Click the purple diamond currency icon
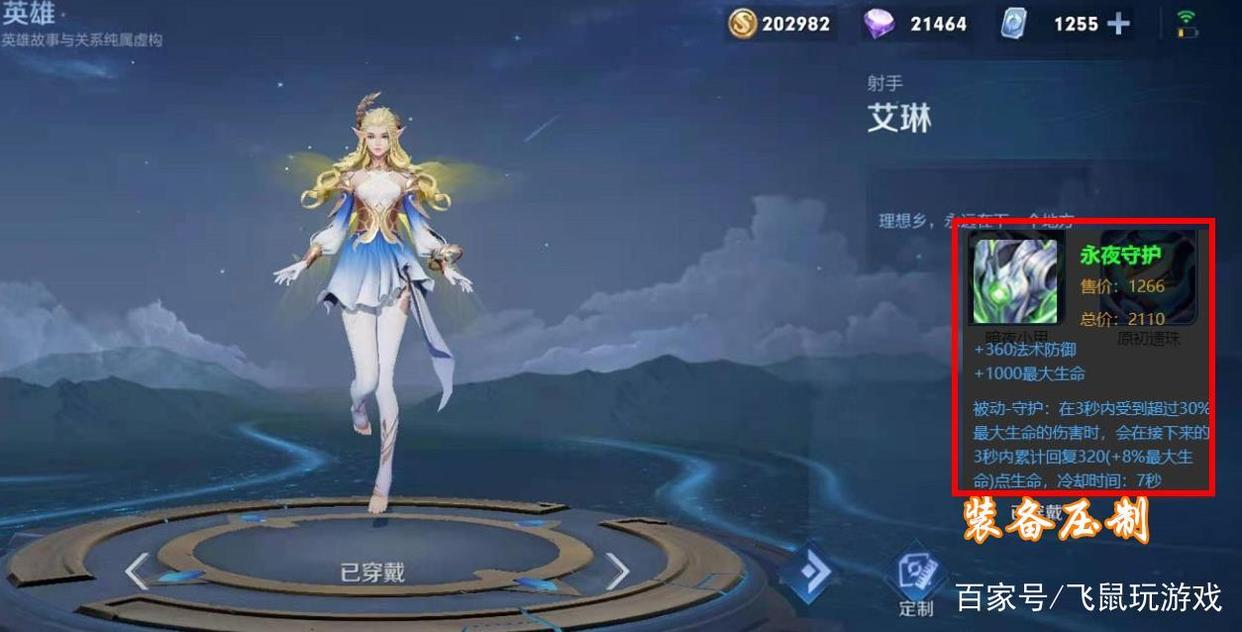 (x=879, y=24)
